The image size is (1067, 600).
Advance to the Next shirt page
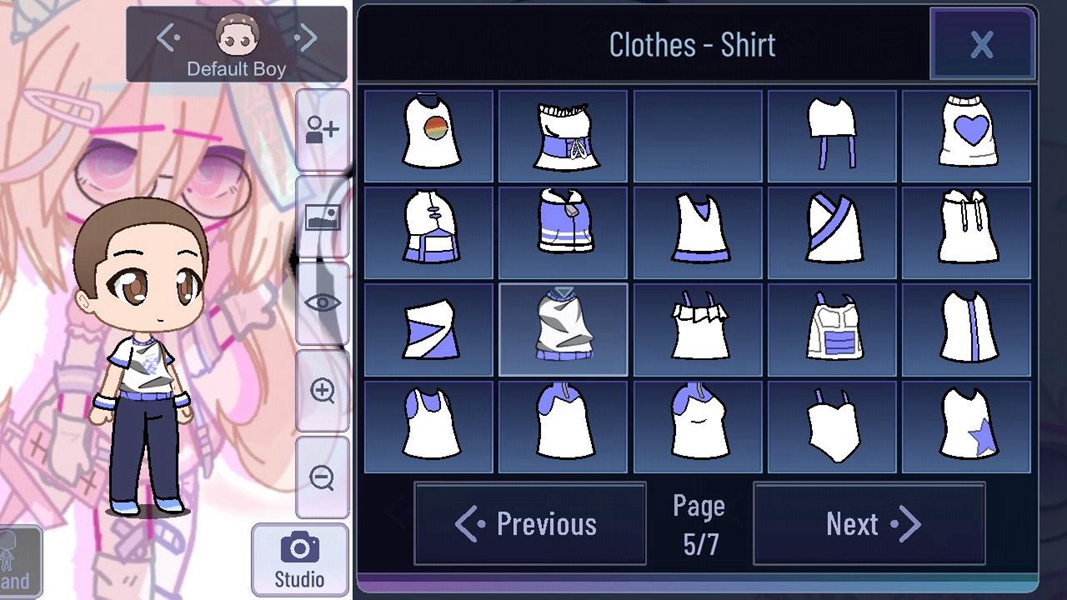[x=869, y=524]
